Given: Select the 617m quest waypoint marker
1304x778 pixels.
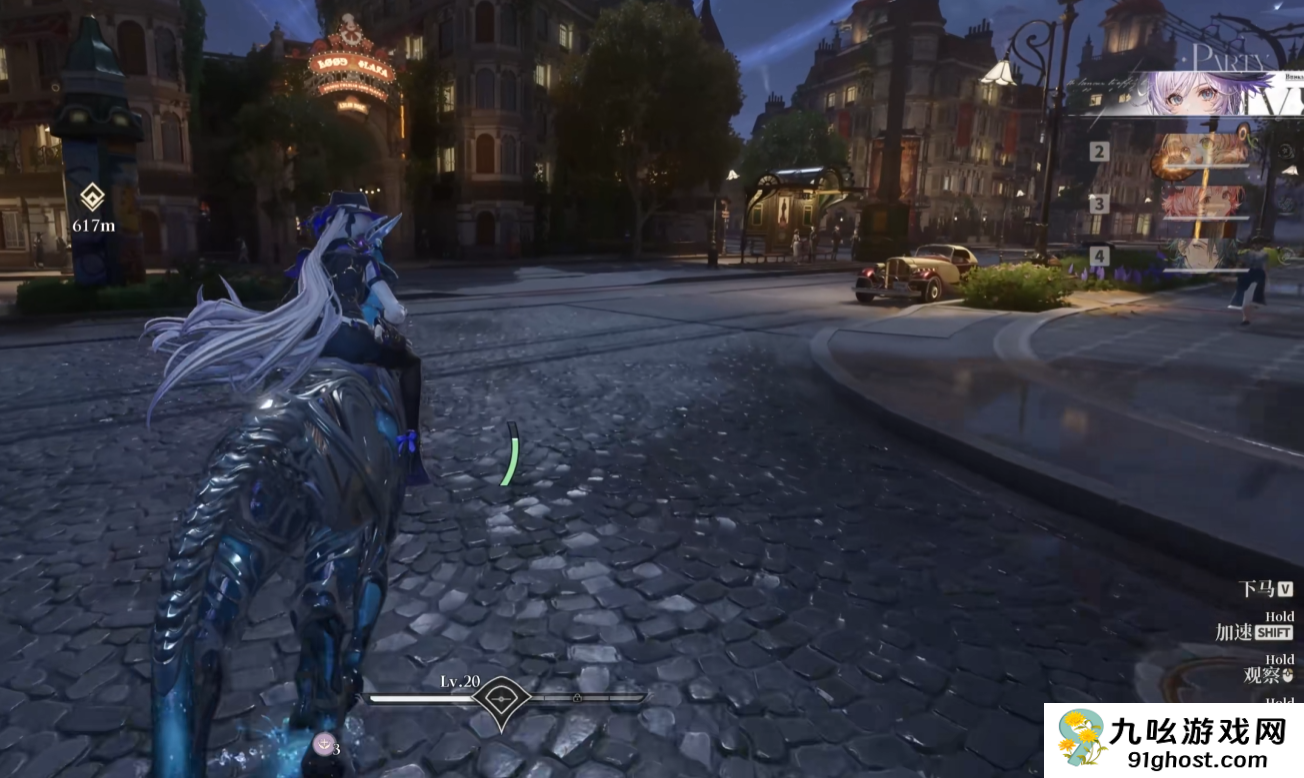Looking at the screenshot, I should pos(92,197).
